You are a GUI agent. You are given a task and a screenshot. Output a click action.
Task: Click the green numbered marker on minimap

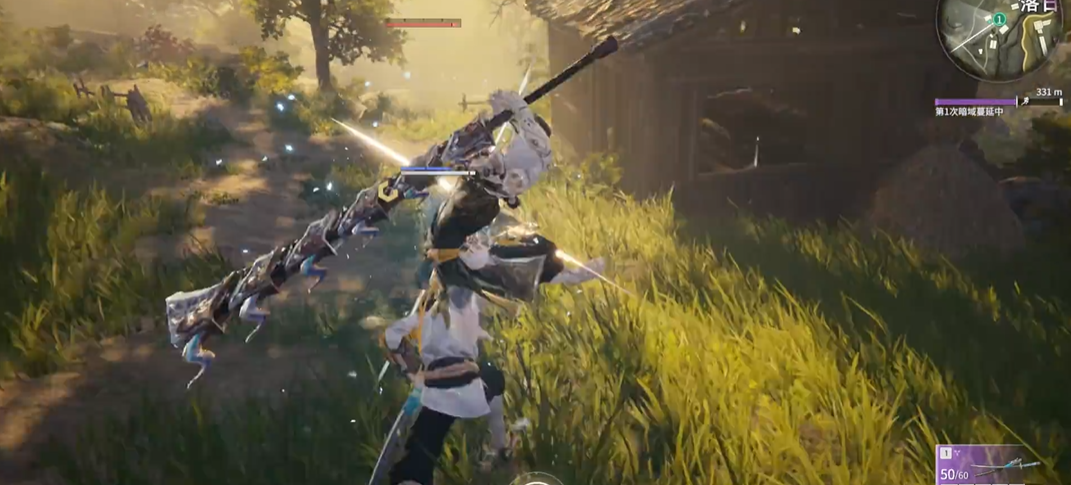point(998,19)
